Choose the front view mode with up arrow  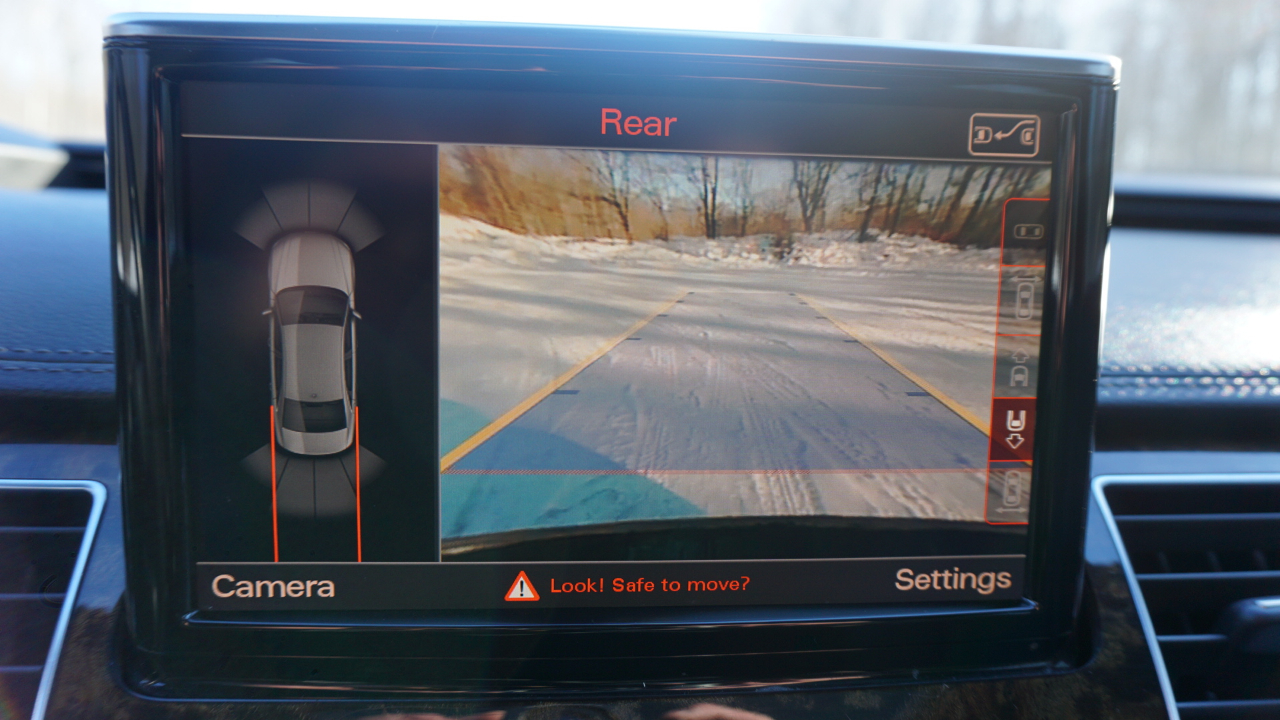[x=1018, y=368]
